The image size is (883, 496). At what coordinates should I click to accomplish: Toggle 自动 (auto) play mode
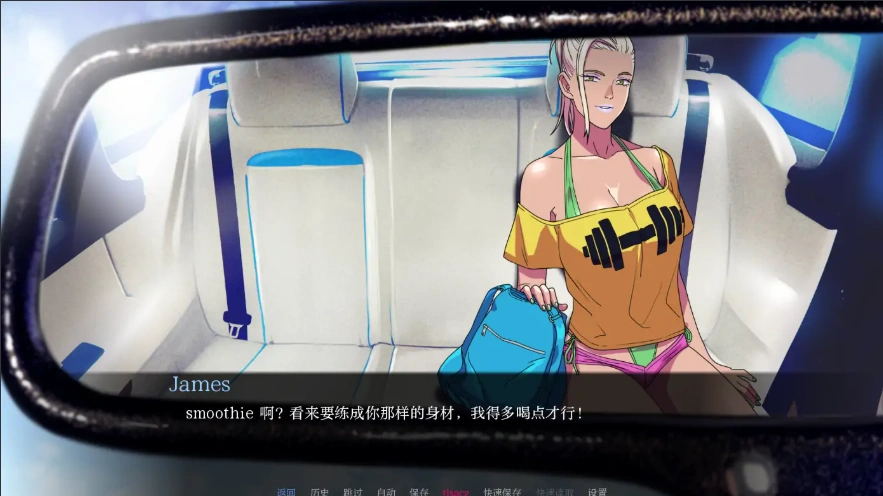tap(386, 492)
